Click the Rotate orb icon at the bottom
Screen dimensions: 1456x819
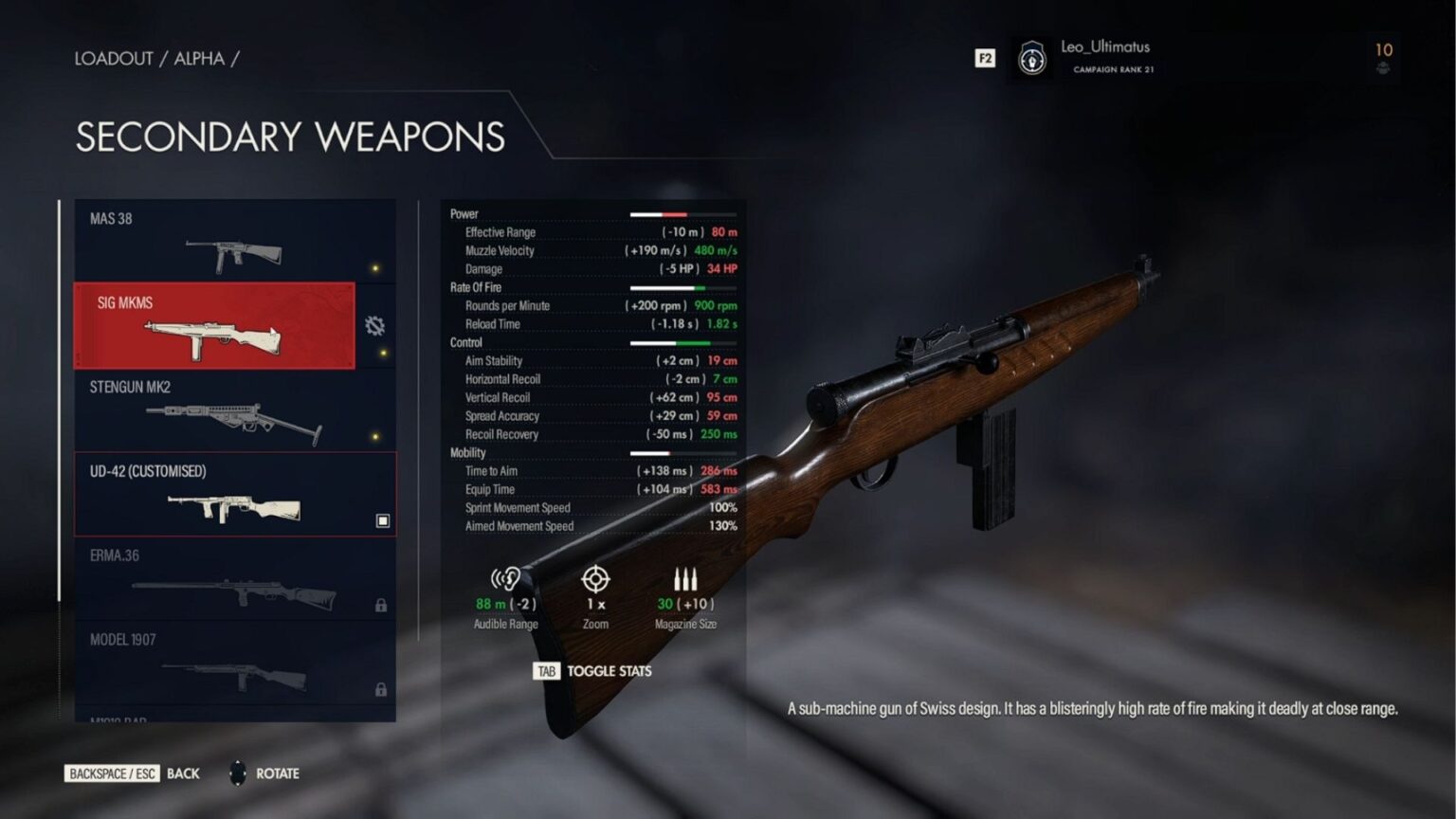pyautogui.click(x=236, y=773)
